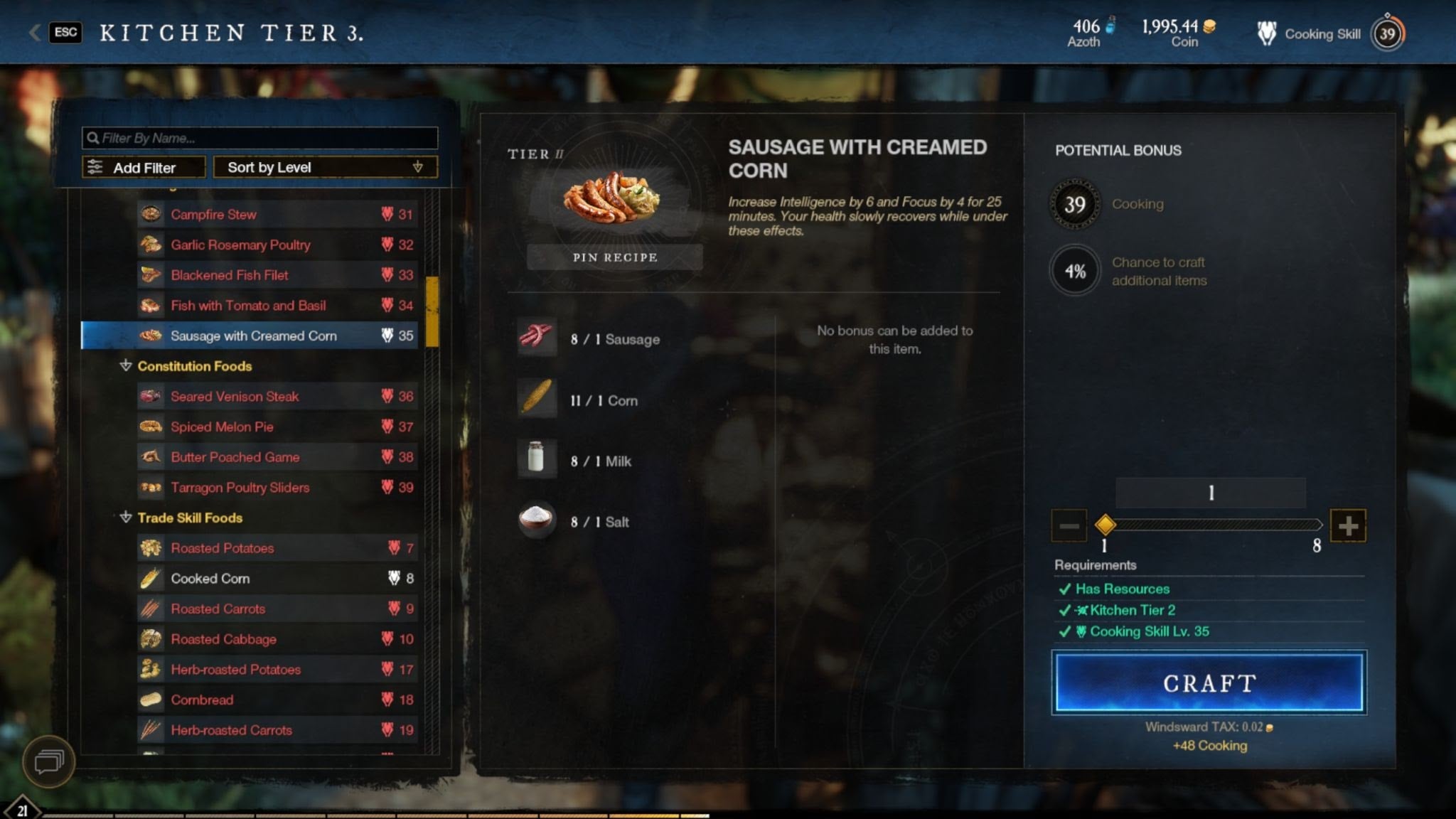Open the Add Filter options
1456x819 pixels.
(144, 168)
